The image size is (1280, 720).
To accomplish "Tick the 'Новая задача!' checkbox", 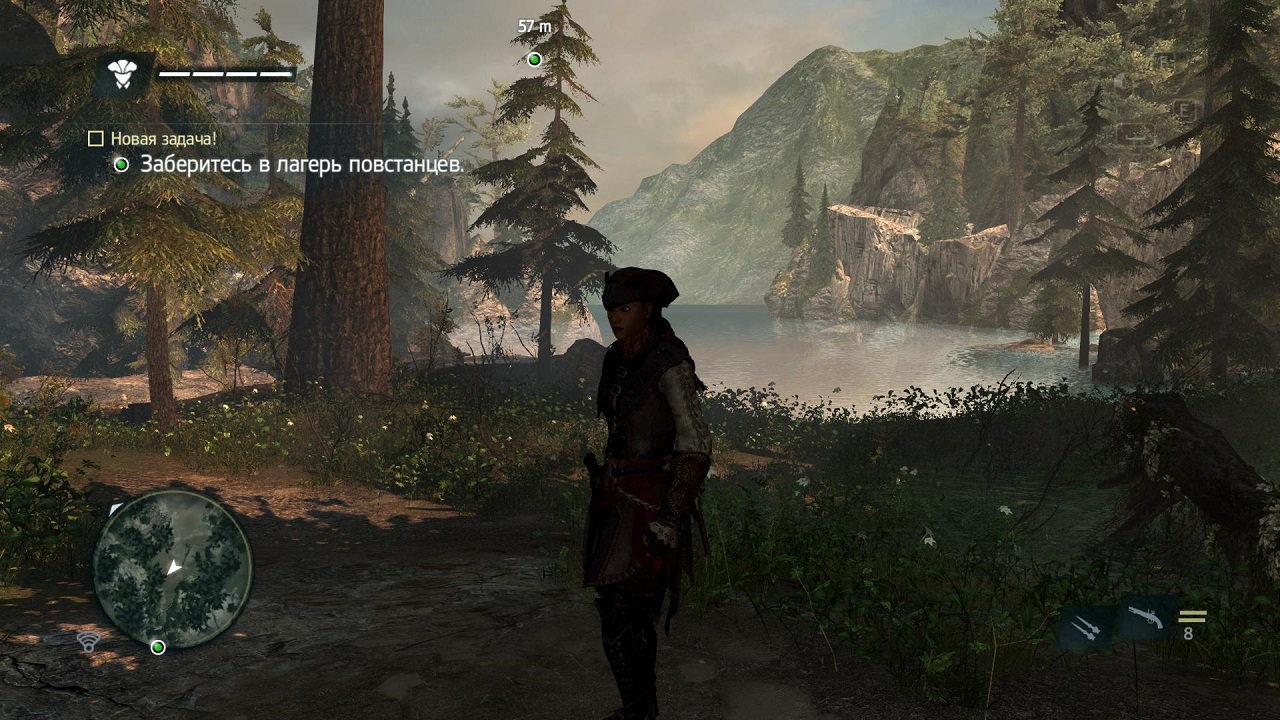I will coord(96,139).
